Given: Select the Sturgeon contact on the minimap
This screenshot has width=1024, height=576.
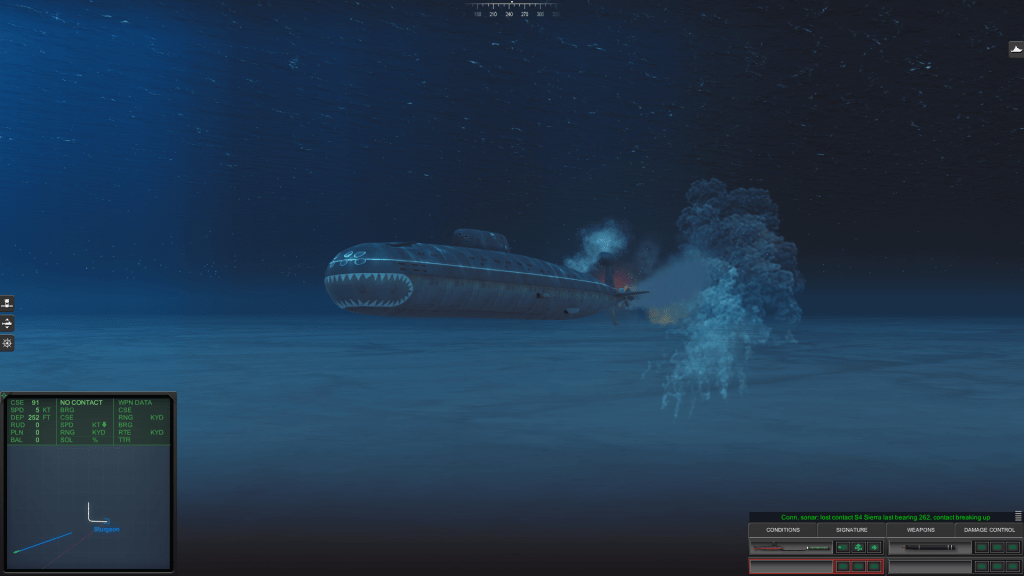Looking at the screenshot, I should coord(106,529).
